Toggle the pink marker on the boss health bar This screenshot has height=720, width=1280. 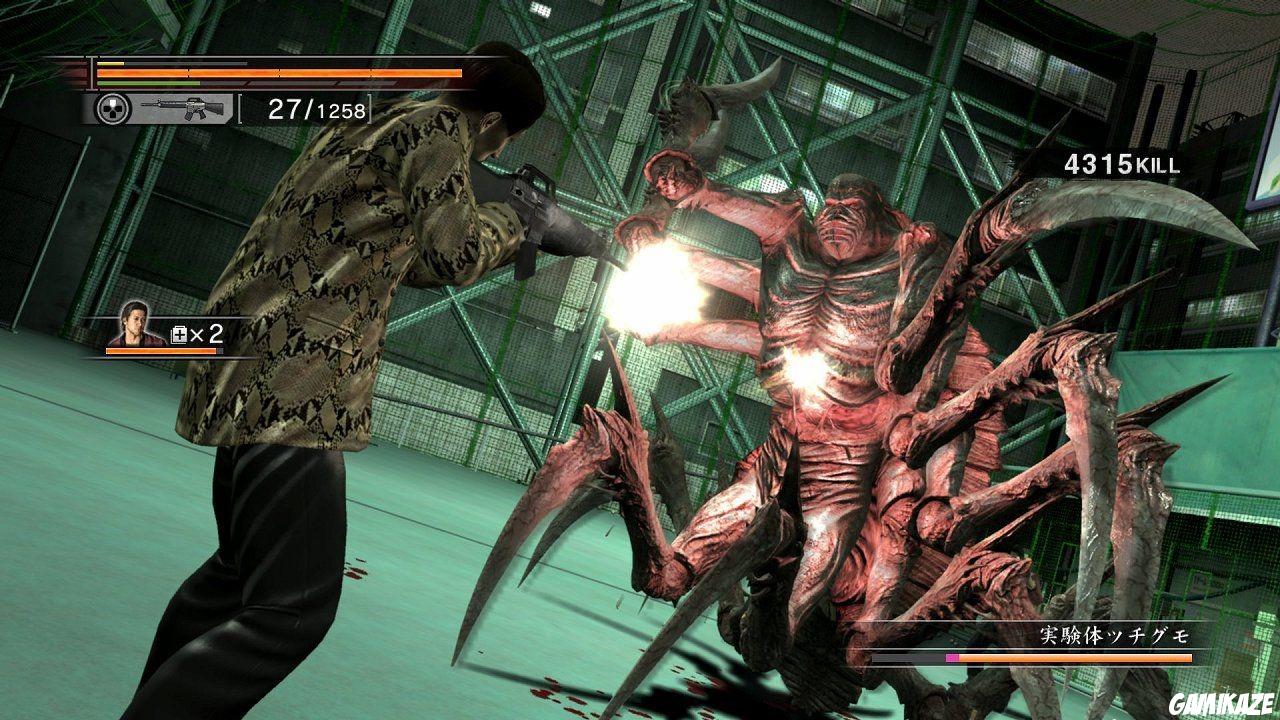pos(952,656)
